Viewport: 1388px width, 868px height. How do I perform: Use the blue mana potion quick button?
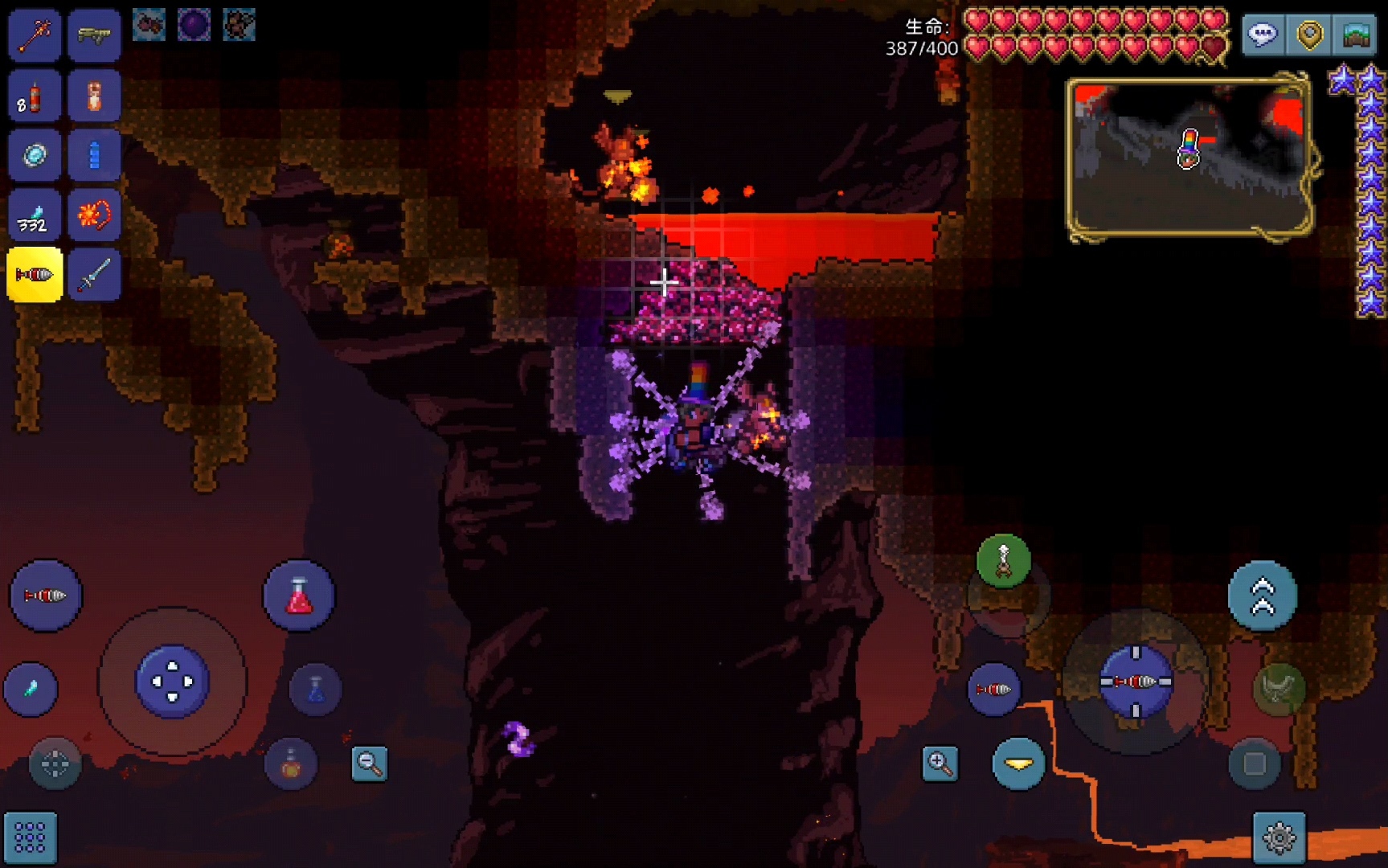315,689
